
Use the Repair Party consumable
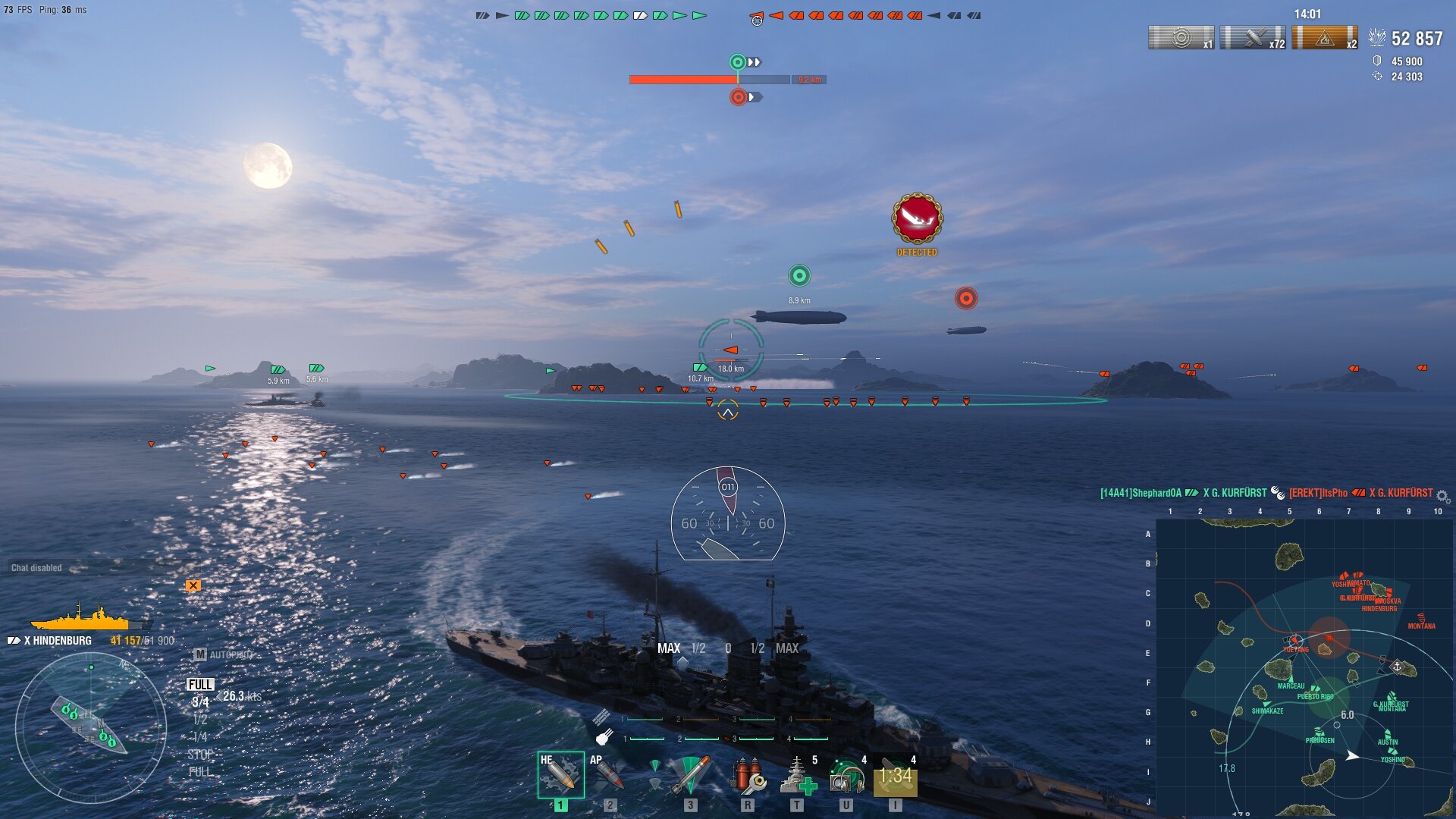798,776
